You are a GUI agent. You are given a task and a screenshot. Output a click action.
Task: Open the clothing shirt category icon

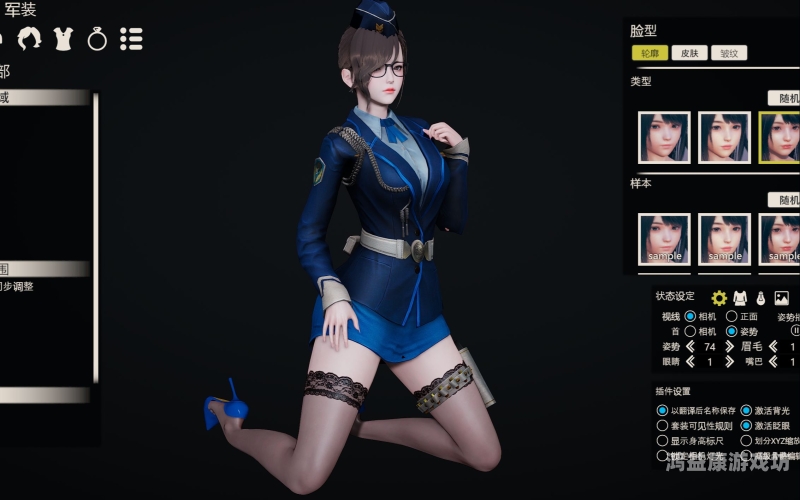coord(64,39)
